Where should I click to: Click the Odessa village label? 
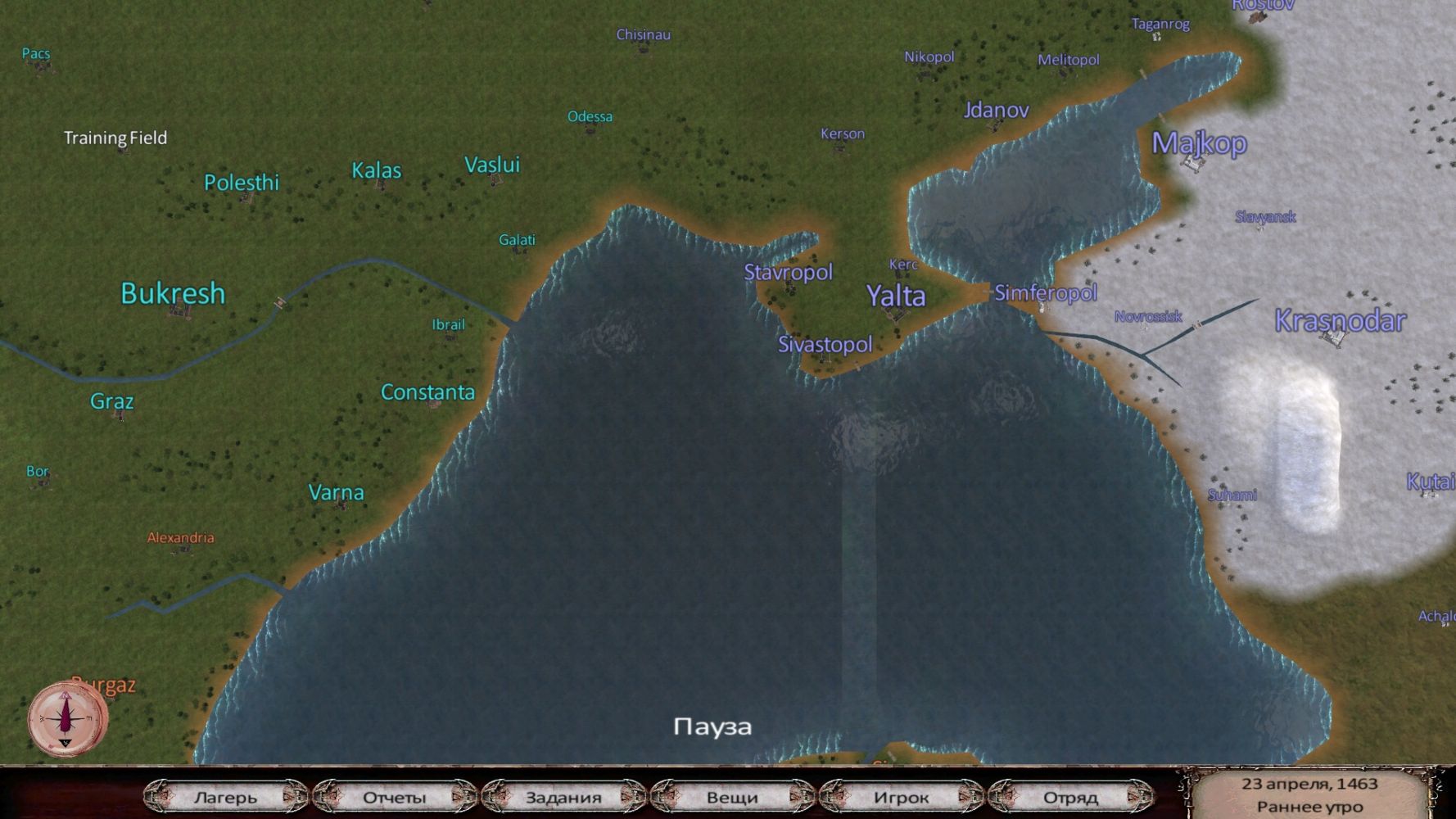click(x=590, y=116)
